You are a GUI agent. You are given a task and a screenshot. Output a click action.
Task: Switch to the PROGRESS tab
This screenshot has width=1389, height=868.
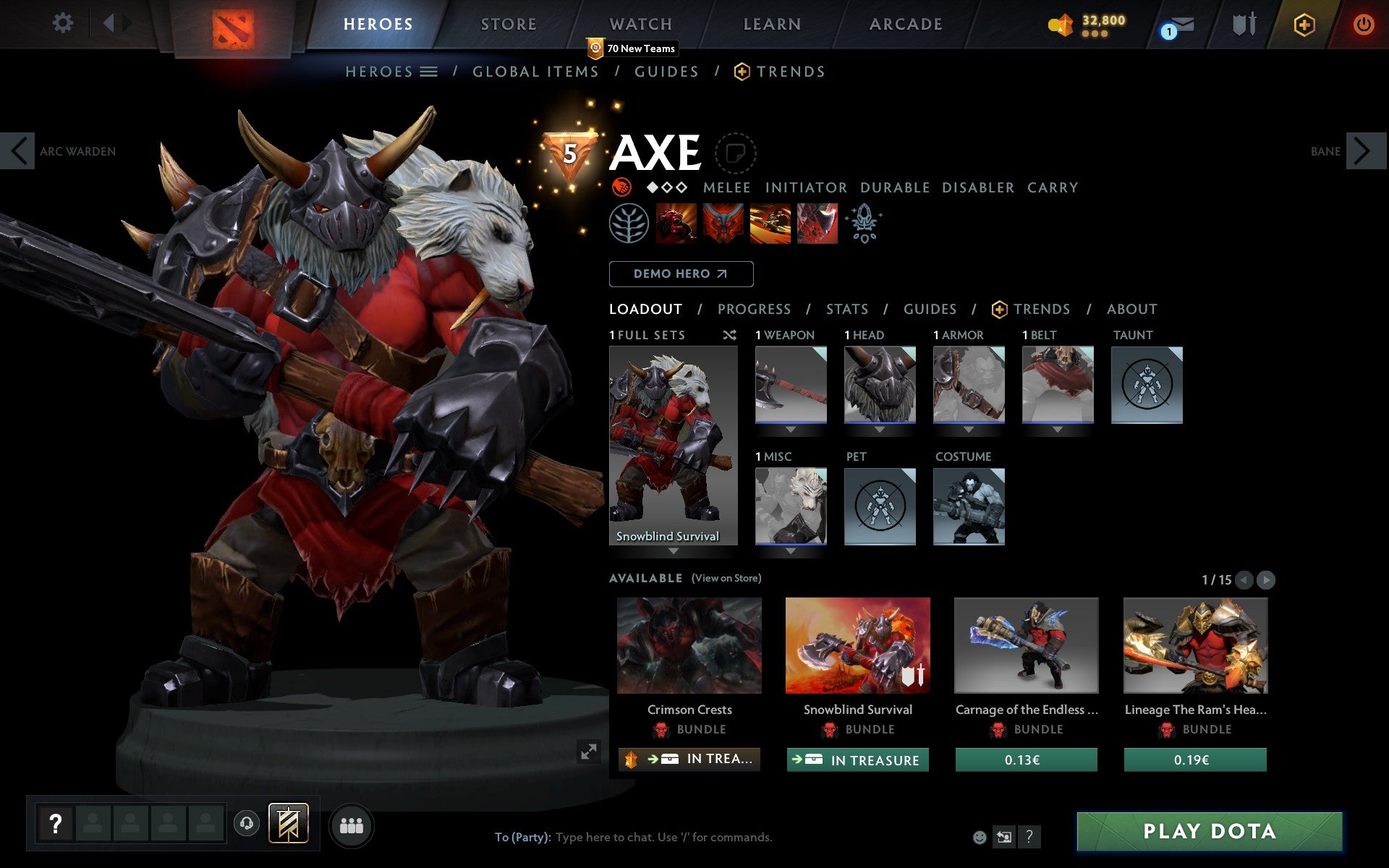pyautogui.click(x=754, y=309)
